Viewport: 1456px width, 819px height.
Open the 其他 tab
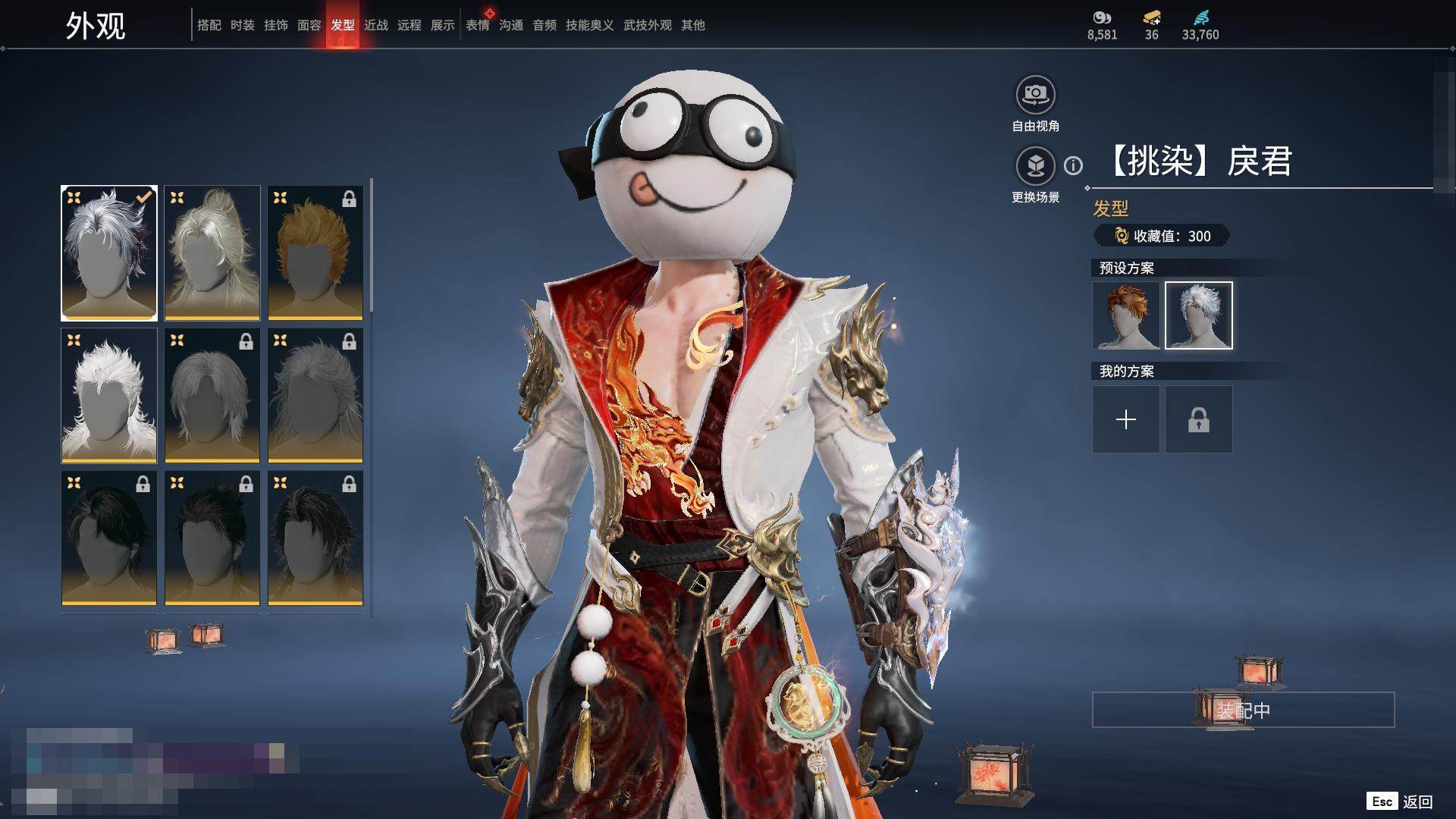692,25
